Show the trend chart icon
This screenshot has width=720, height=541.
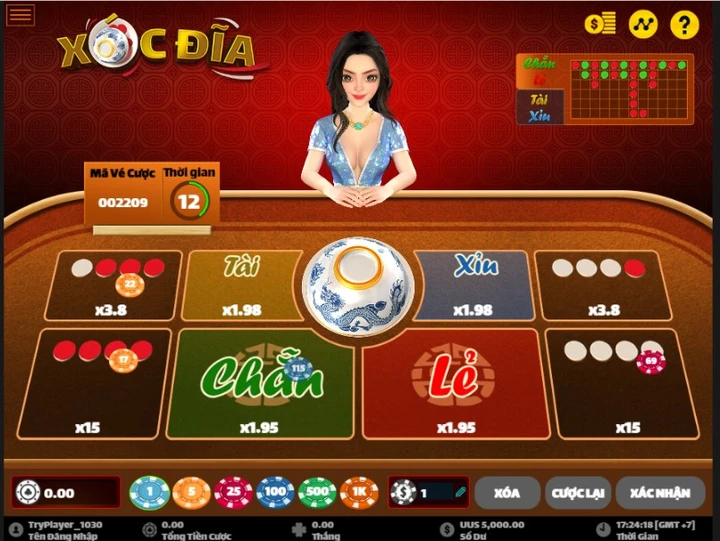click(643, 25)
